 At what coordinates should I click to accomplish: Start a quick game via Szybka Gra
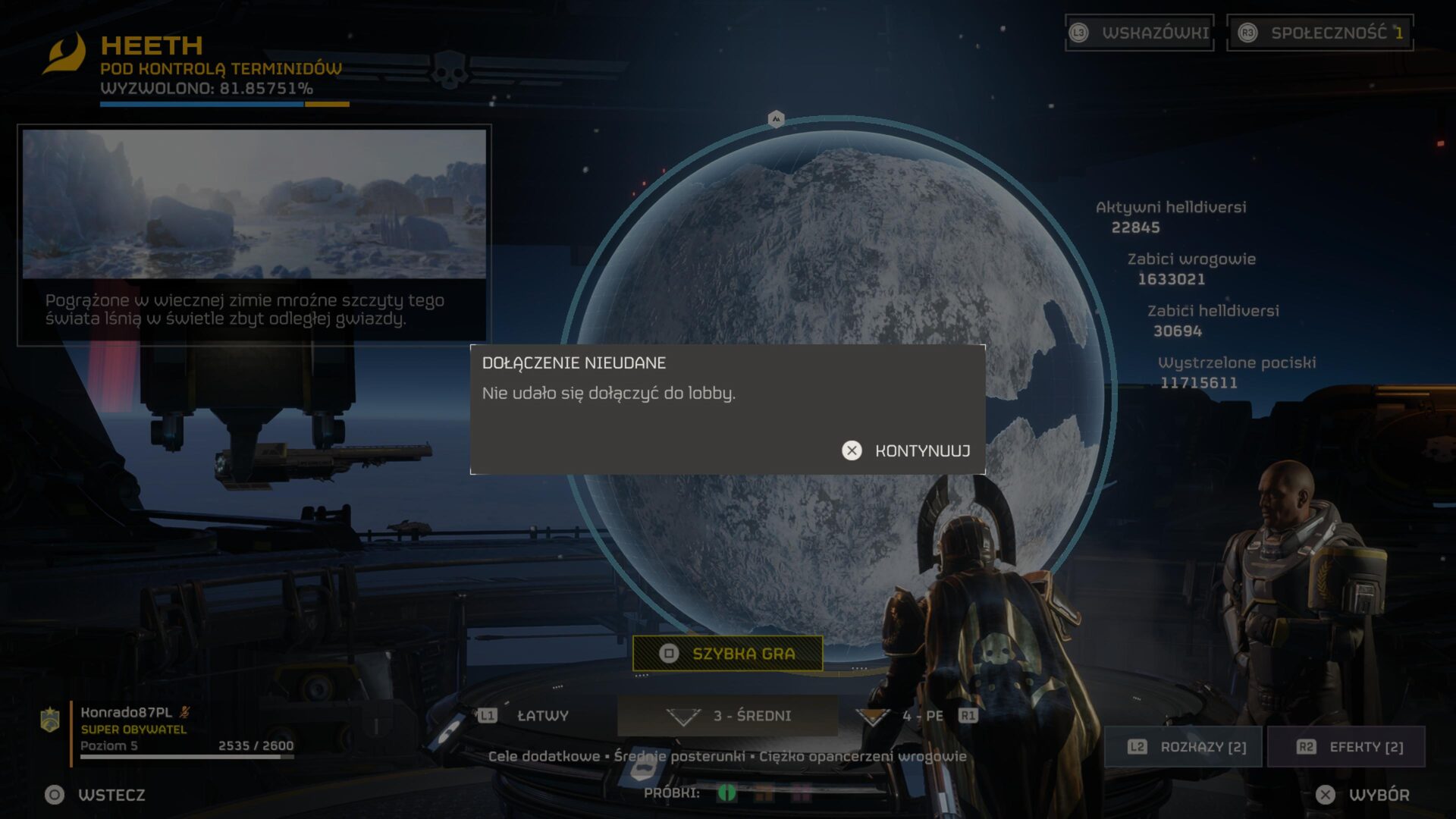click(x=728, y=654)
